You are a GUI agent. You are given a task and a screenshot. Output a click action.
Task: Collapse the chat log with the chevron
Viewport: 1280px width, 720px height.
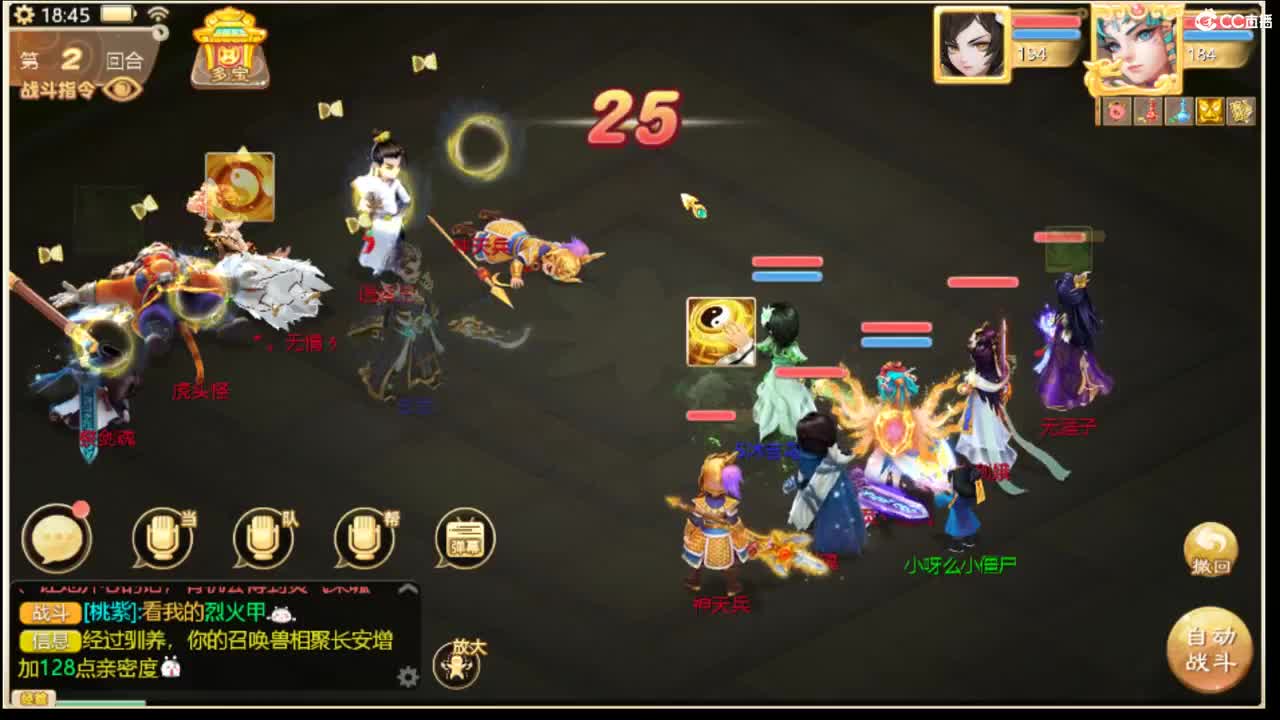click(x=405, y=590)
